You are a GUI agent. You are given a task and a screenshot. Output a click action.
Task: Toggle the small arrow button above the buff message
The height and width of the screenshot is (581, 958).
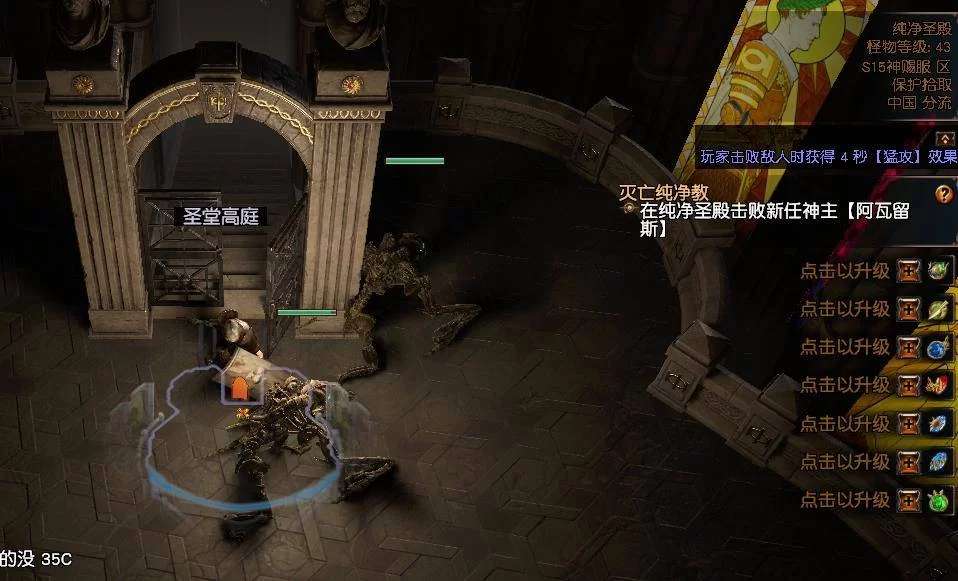click(x=943, y=139)
